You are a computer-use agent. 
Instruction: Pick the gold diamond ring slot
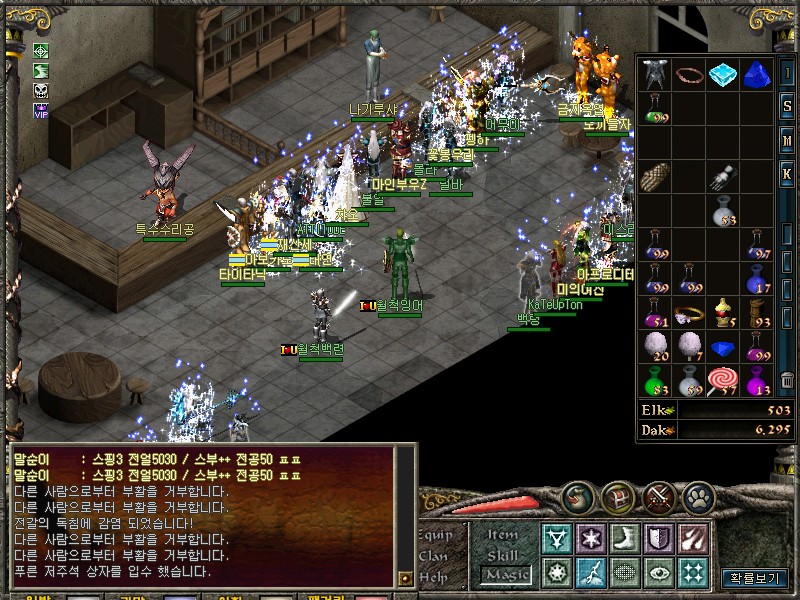[x=687, y=313]
